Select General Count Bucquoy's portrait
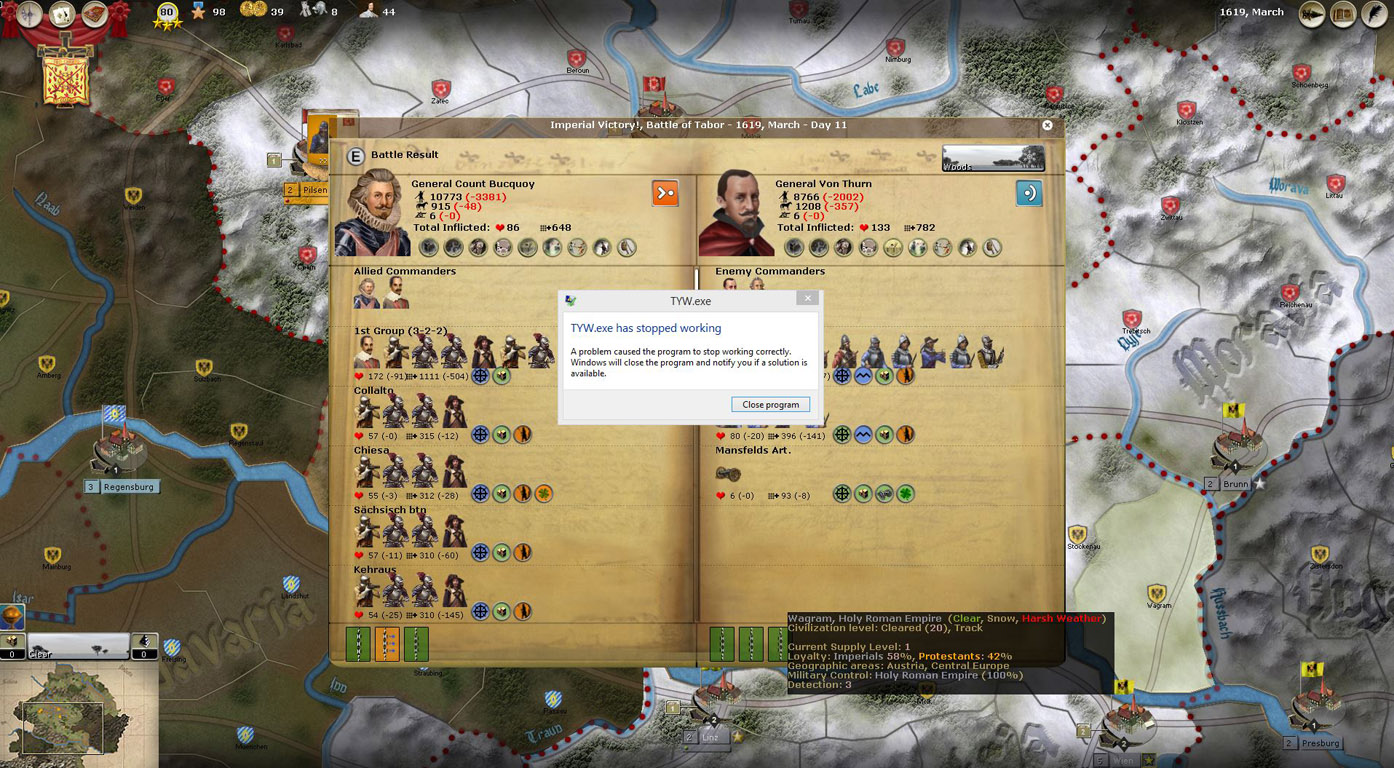1394x768 pixels. [x=371, y=214]
